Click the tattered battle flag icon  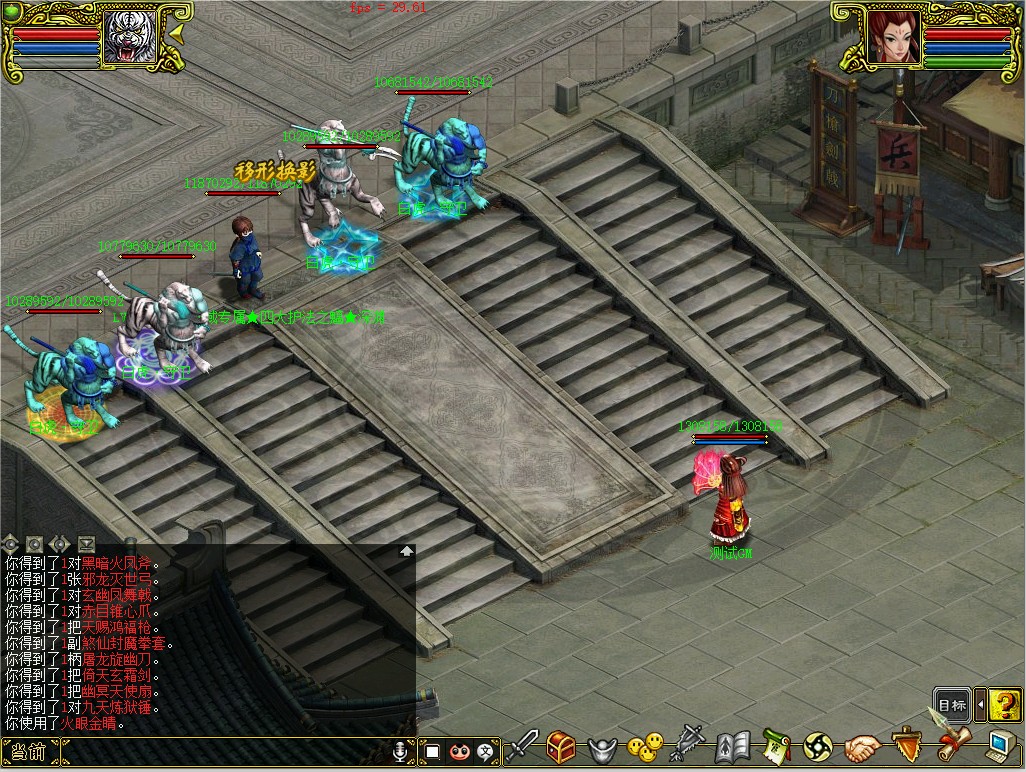coord(689,745)
